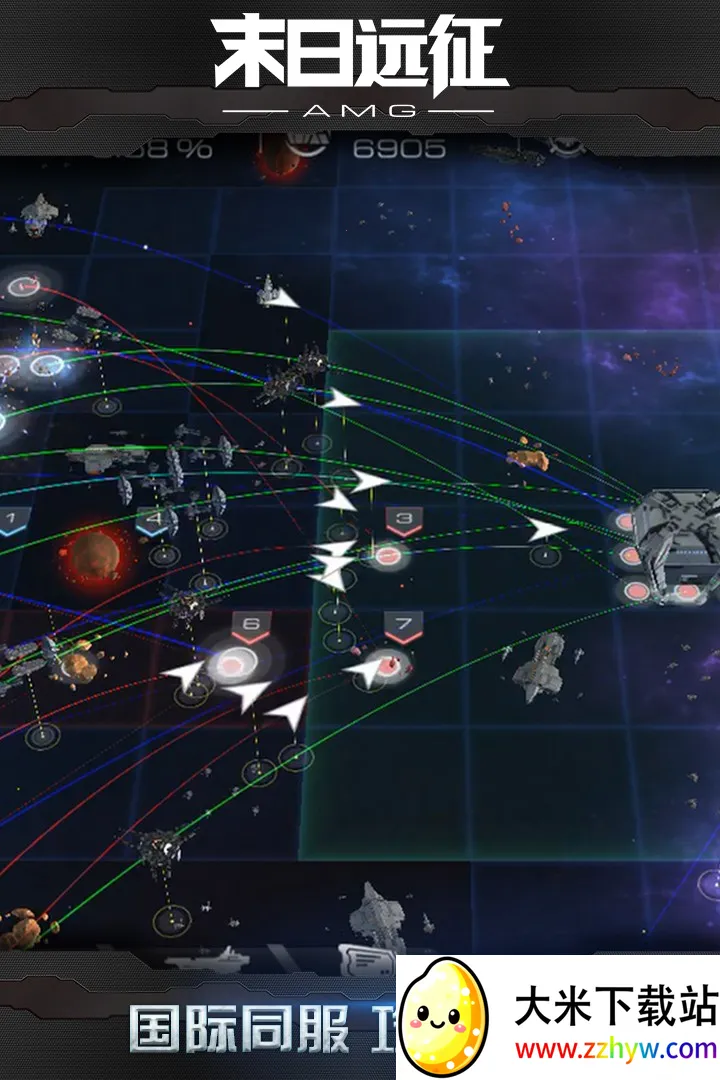Viewport: 720px width, 1080px height.
Task: Select the red enemy marker numbered 7
Action: (403, 629)
